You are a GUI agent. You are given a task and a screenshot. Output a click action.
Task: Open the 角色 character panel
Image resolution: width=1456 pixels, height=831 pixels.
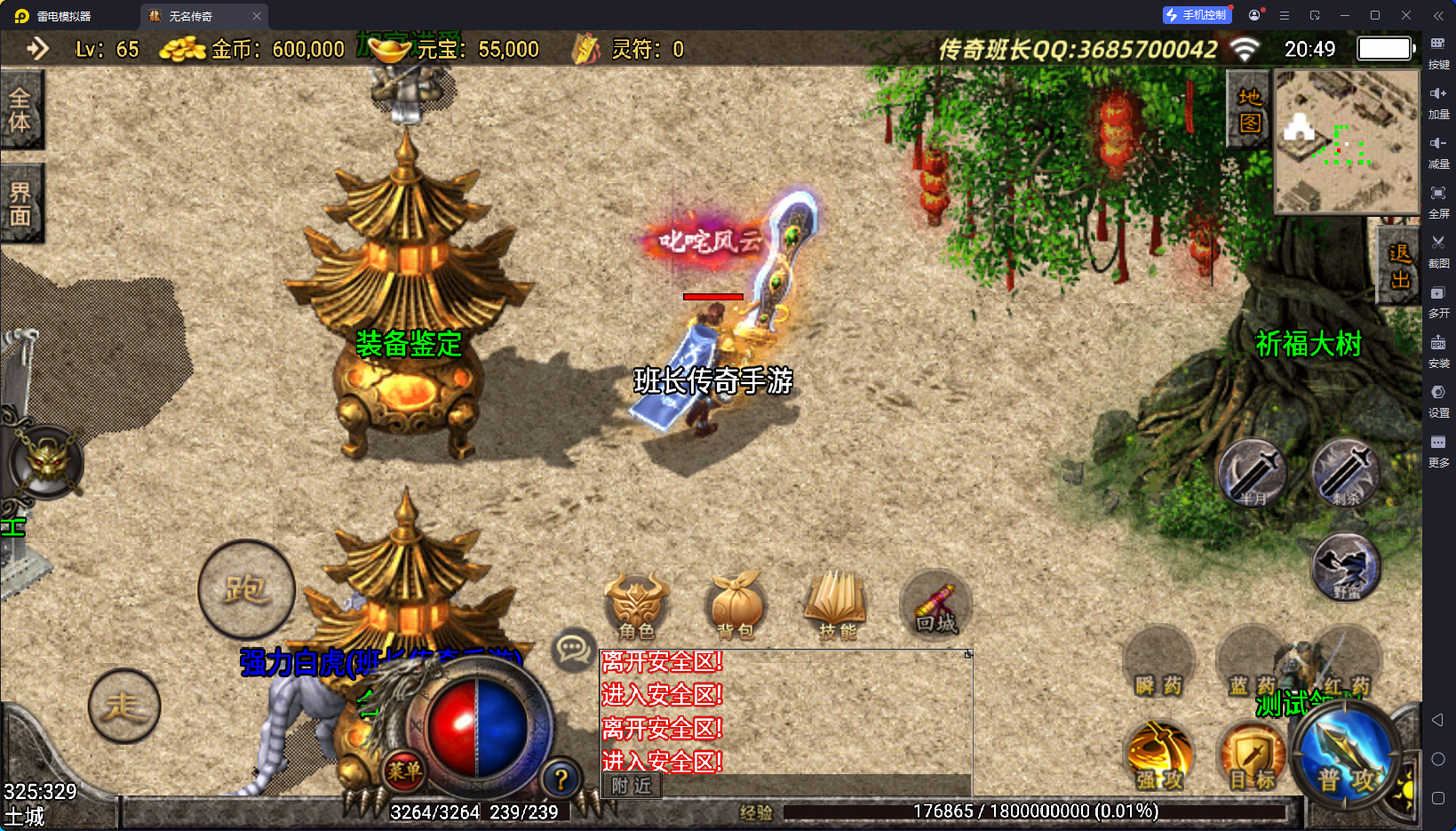pyautogui.click(x=636, y=607)
